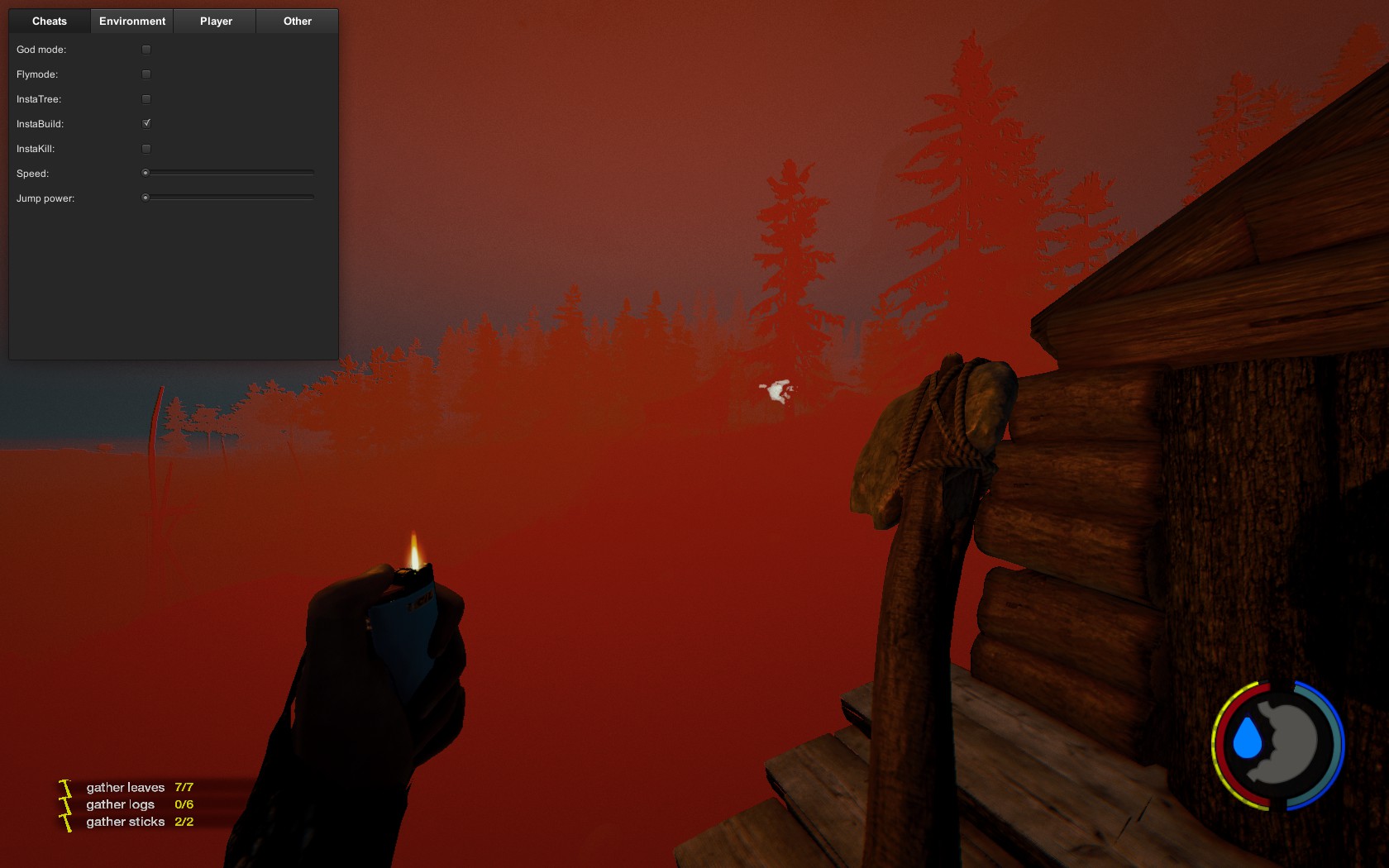Activate the InstaKill checkbox
The height and width of the screenshot is (868, 1389).
tap(146, 149)
